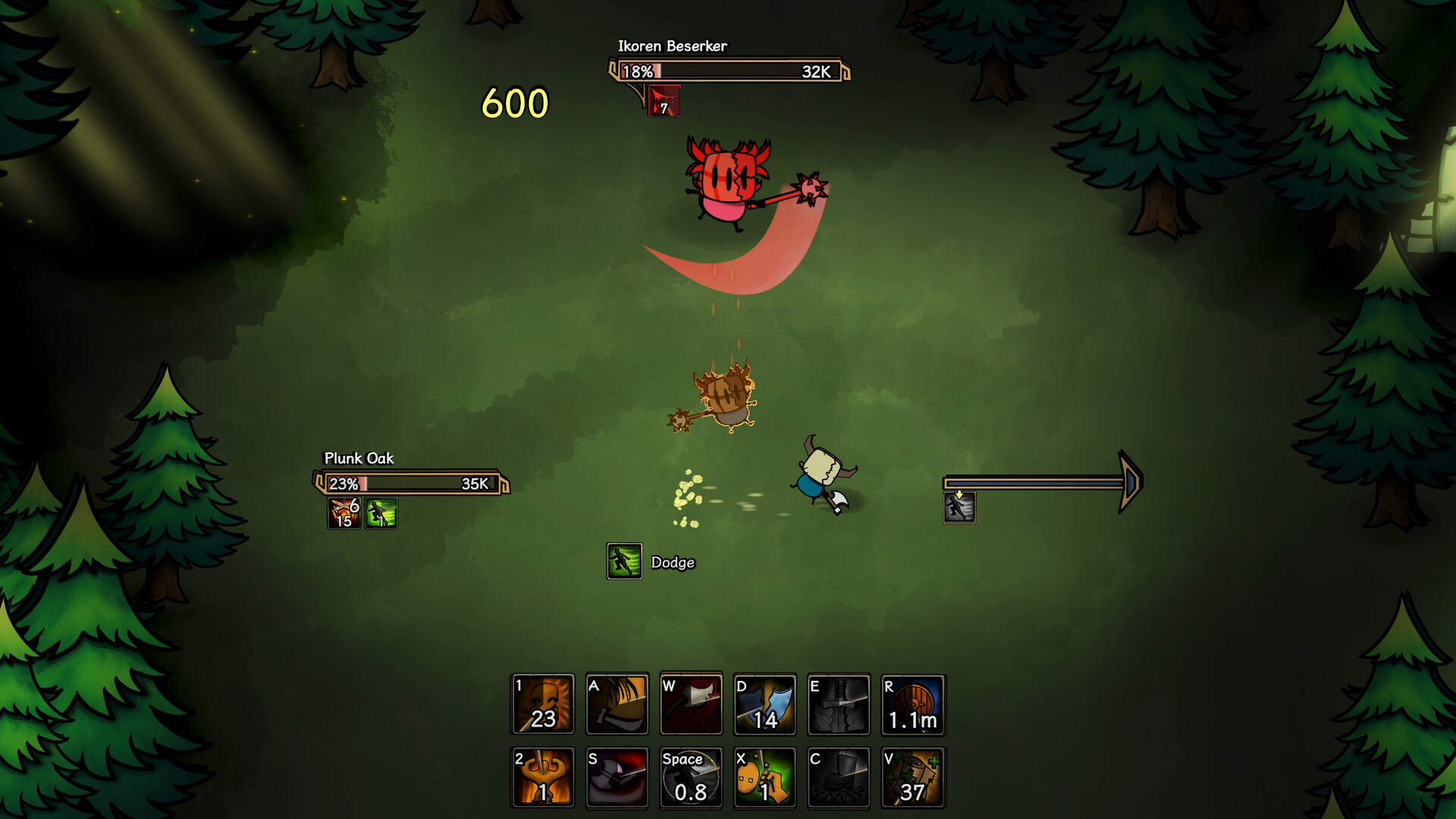
Task: Choose the greyed-out boot stomp ability
Action: click(839, 777)
